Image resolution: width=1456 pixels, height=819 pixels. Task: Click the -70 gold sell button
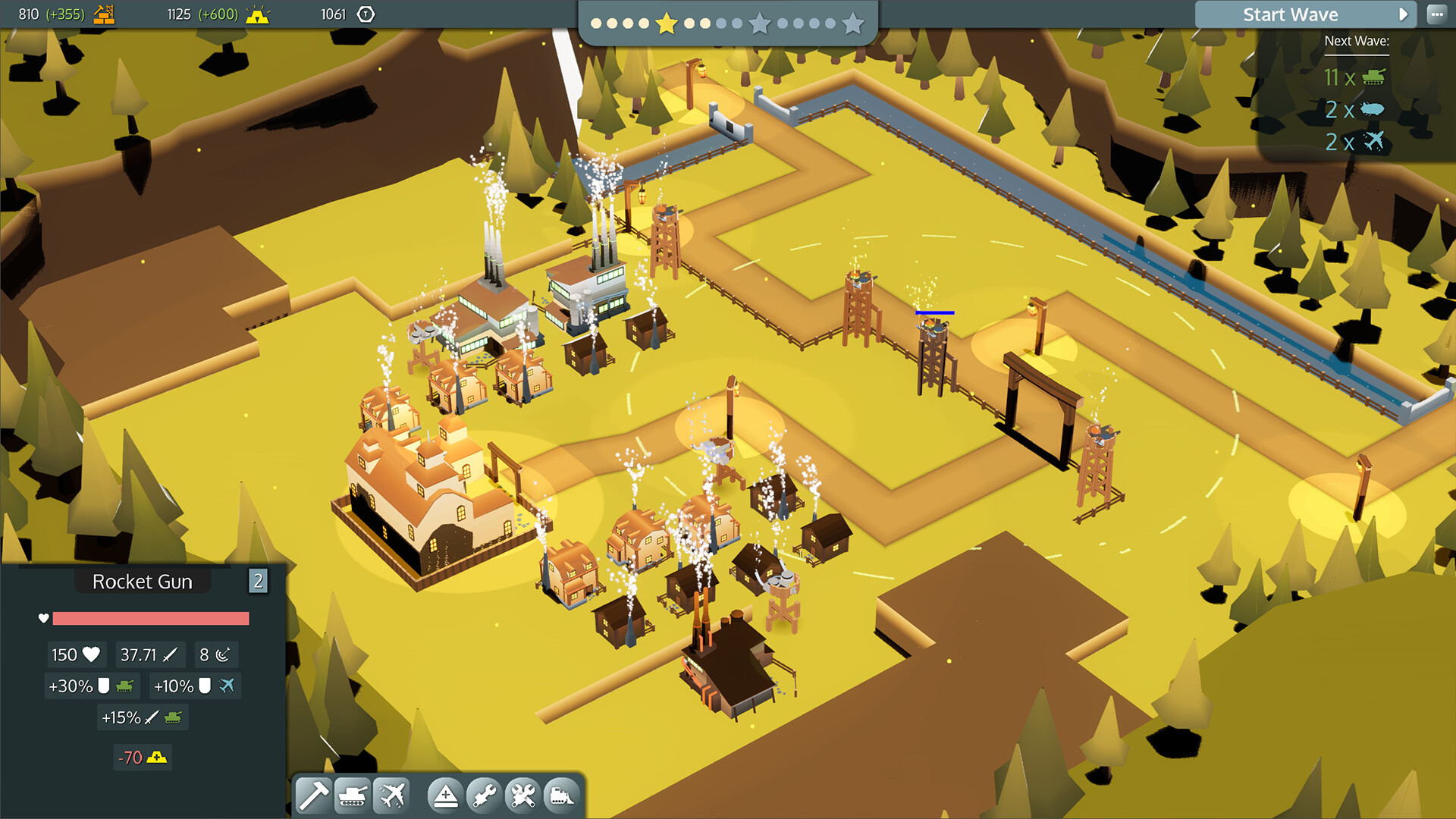tap(142, 757)
